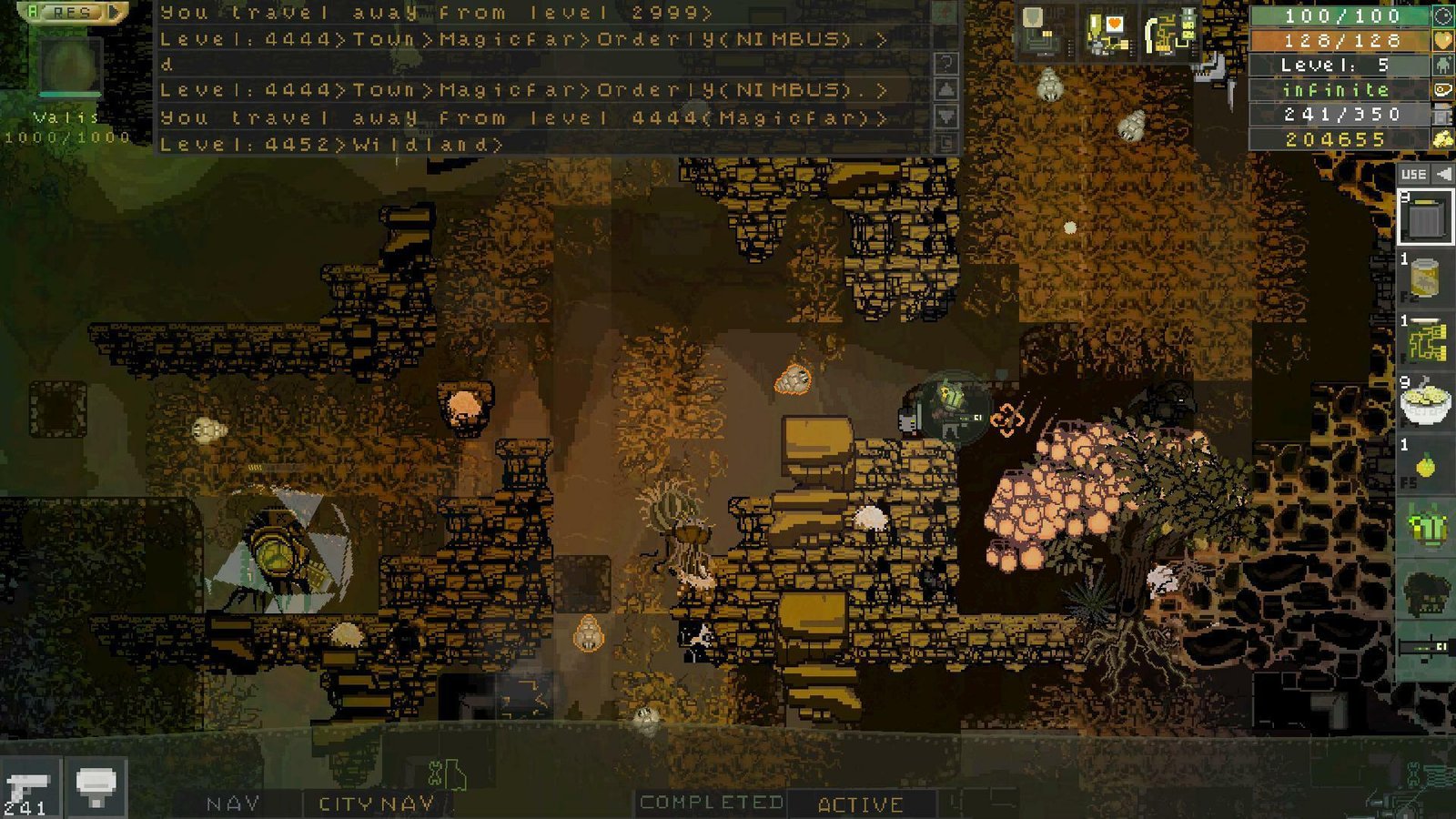Select the gray container hotbar slot
The image size is (1456, 819).
click(x=1426, y=217)
